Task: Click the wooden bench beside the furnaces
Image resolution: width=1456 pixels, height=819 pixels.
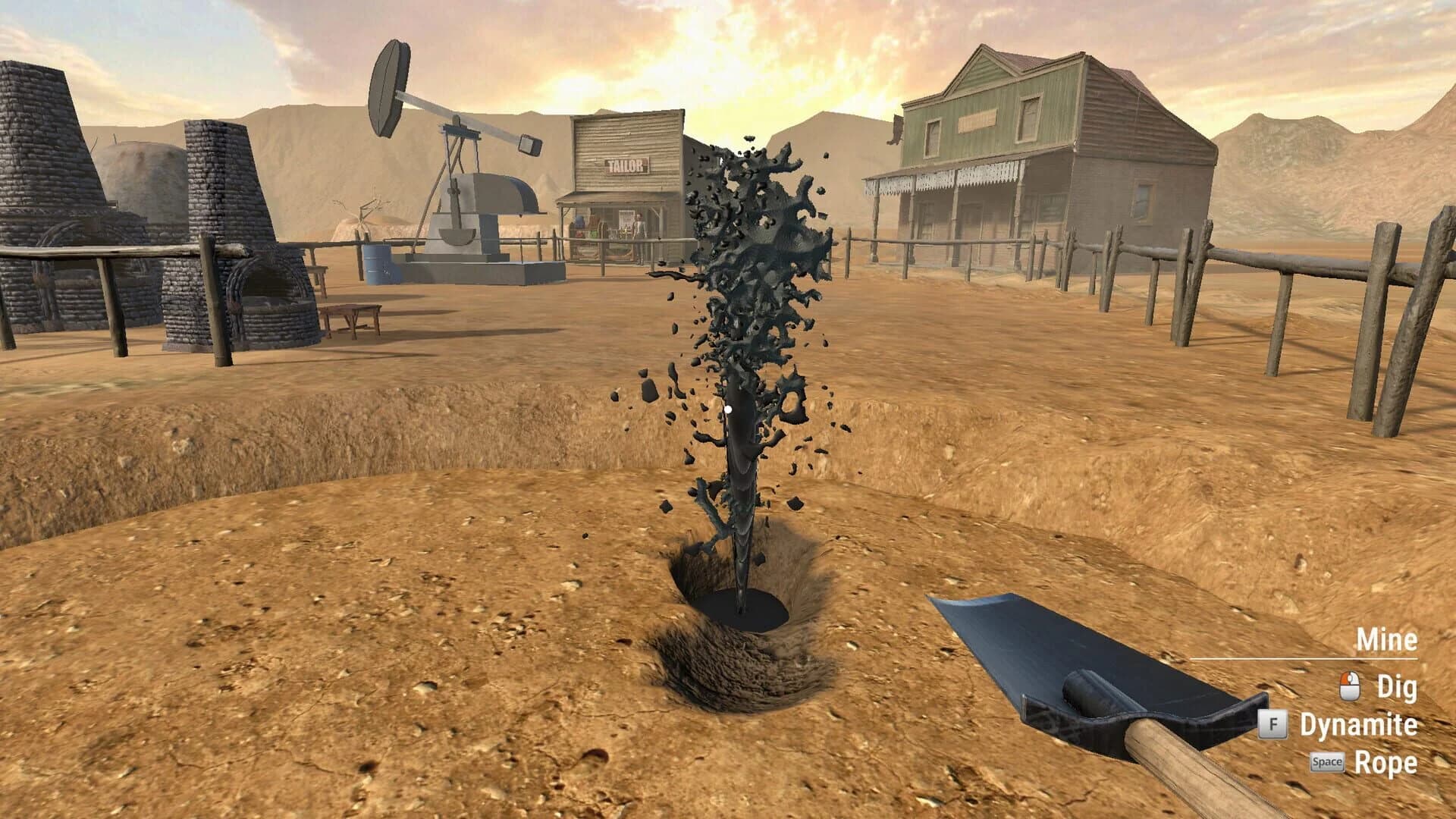Action: pos(353,311)
